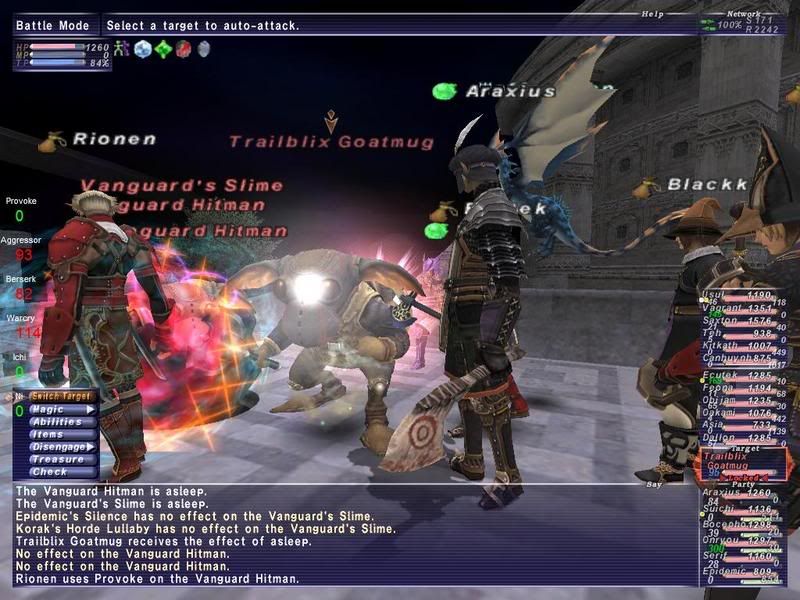
Task: Open the Treasure pool
Action: [56, 460]
